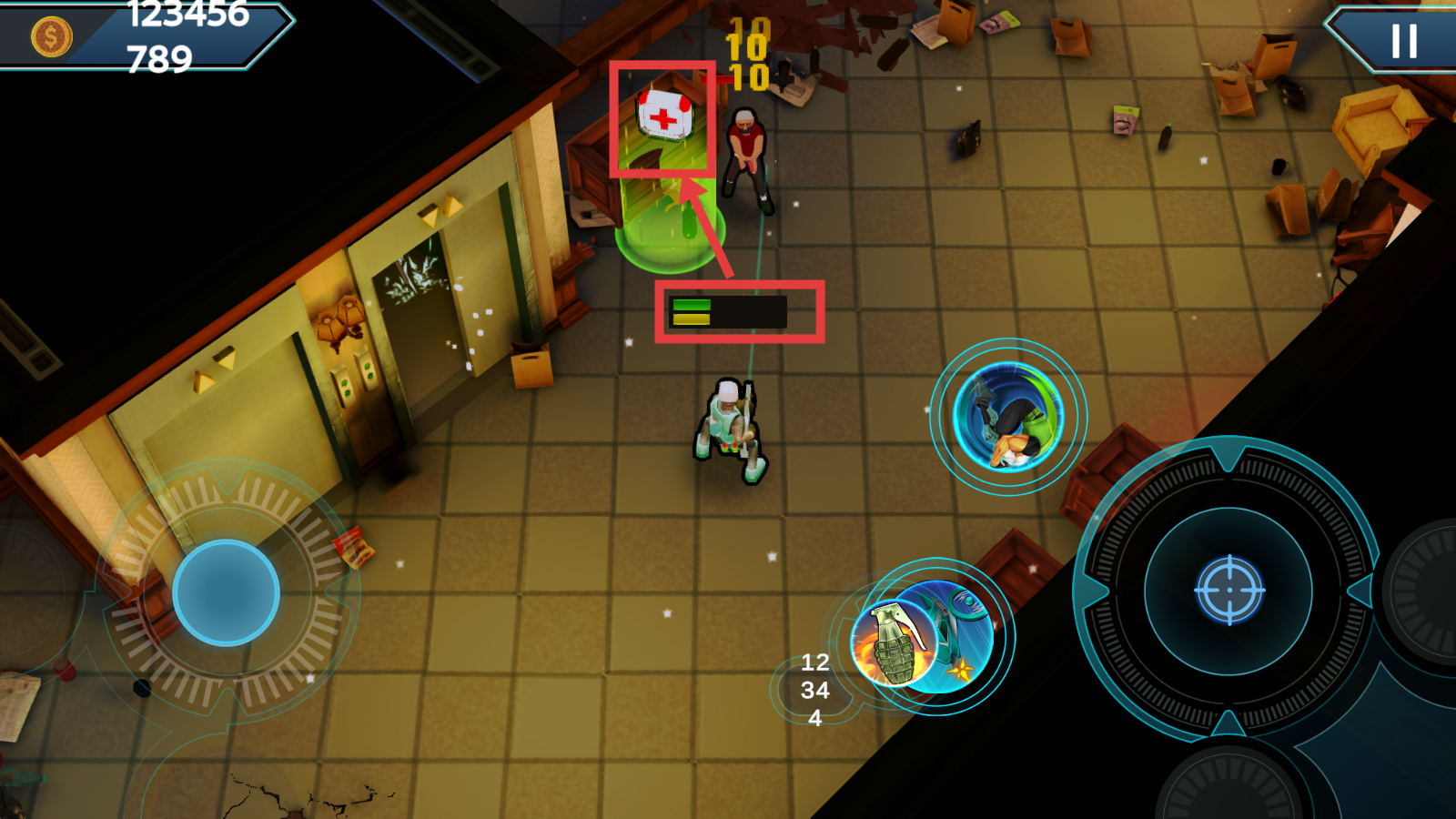The image size is (1456, 819).
Task: Pause the game
Action: (x=1404, y=41)
